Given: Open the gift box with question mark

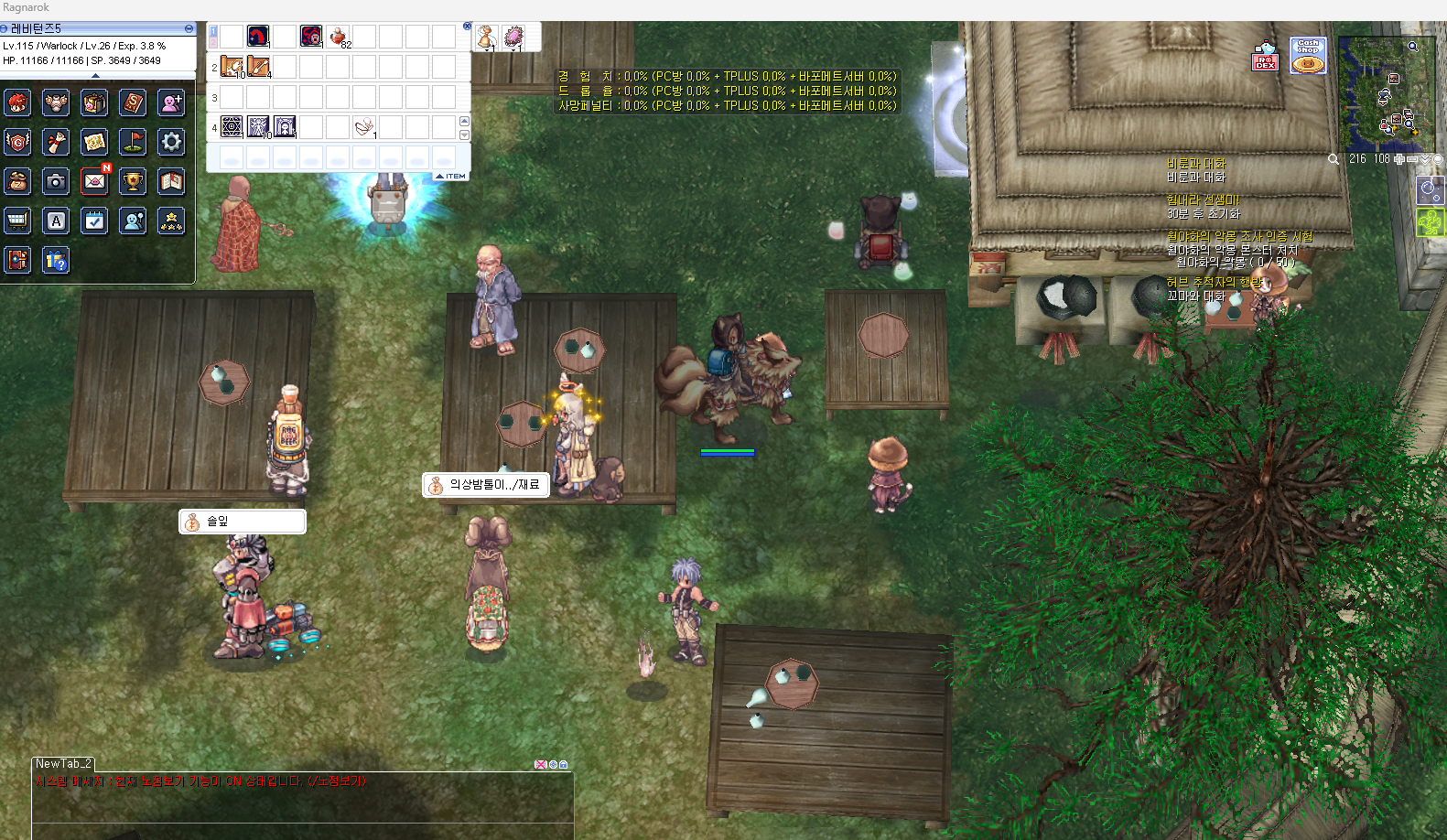Looking at the screenshot, I should [x=56, y=261].
